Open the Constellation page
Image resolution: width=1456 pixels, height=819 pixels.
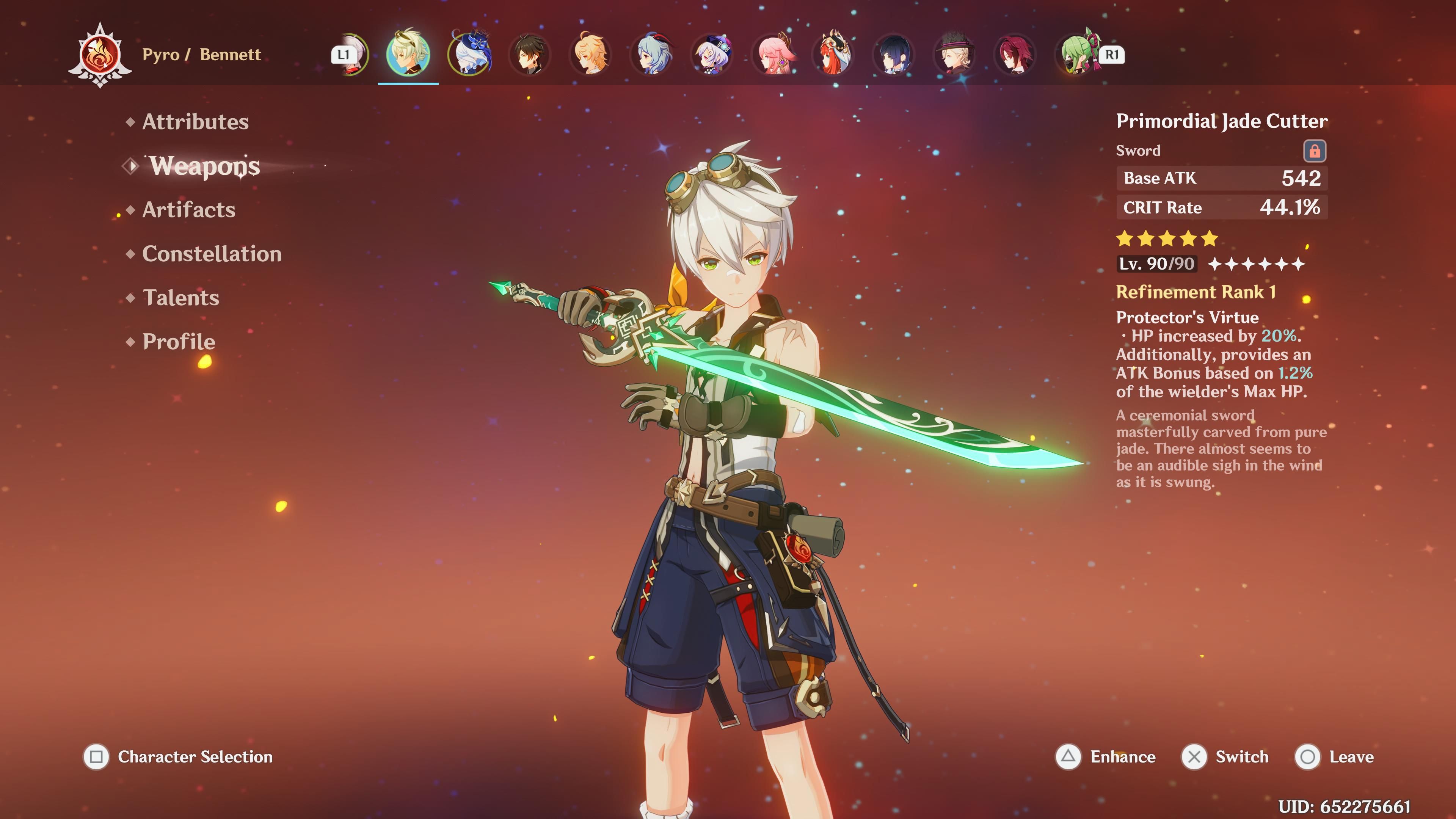[x=212, y=254]
